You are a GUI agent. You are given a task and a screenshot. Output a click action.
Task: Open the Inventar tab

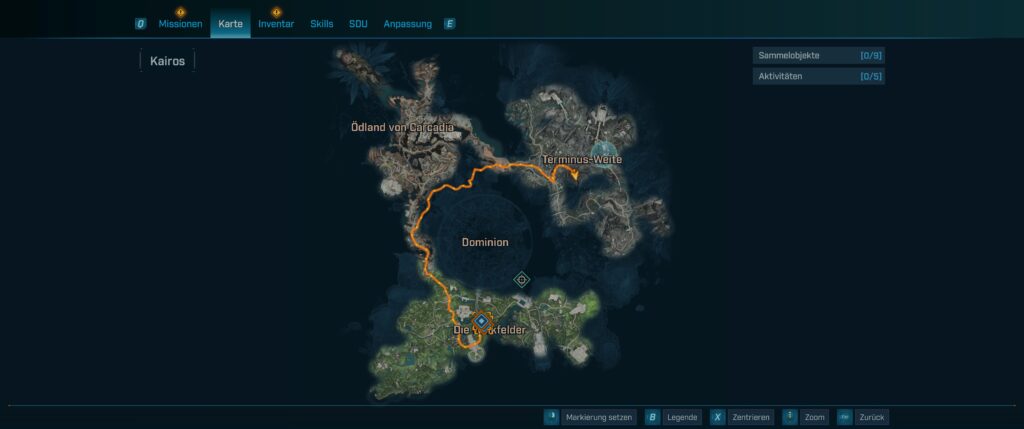[x=276, y=24]
